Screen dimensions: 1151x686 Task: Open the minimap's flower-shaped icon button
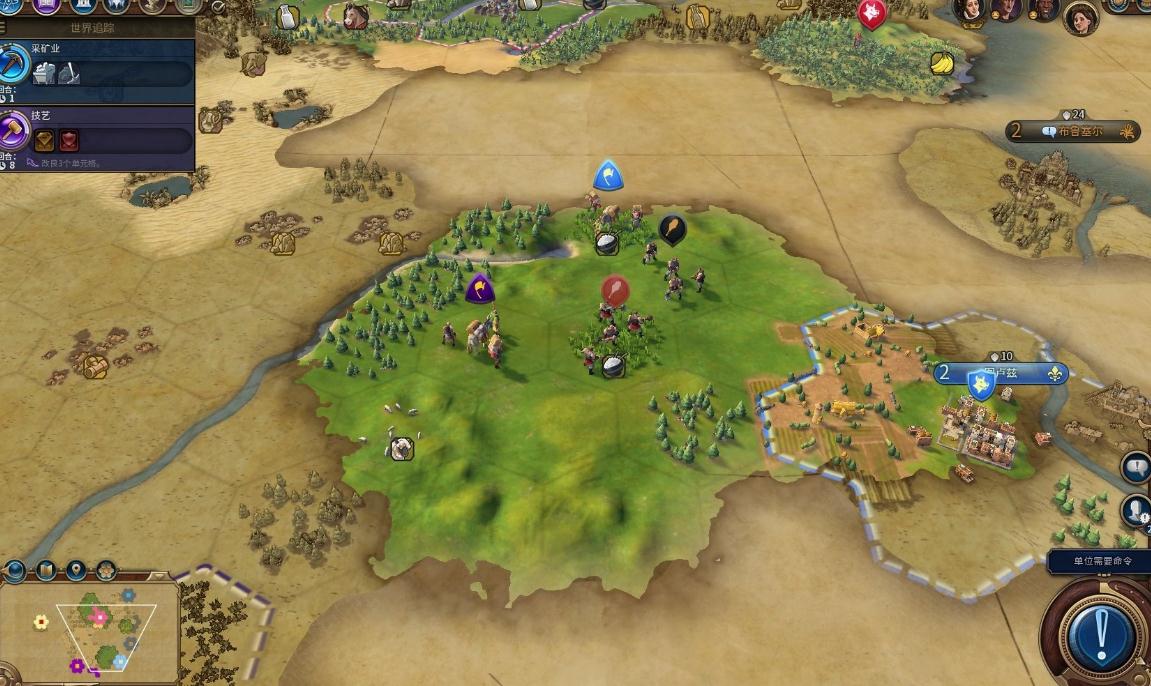tap(105, 571)
